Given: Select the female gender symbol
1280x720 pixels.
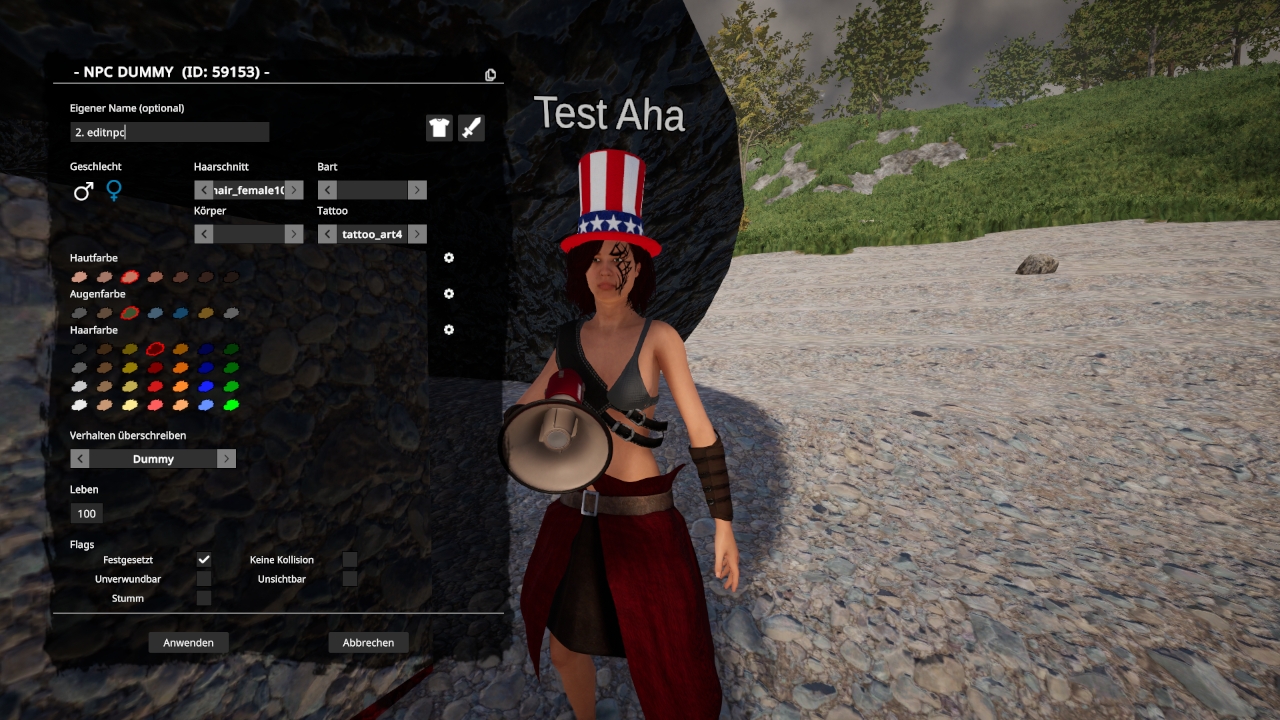Looking at the screenshot, I should pos(114,191).
